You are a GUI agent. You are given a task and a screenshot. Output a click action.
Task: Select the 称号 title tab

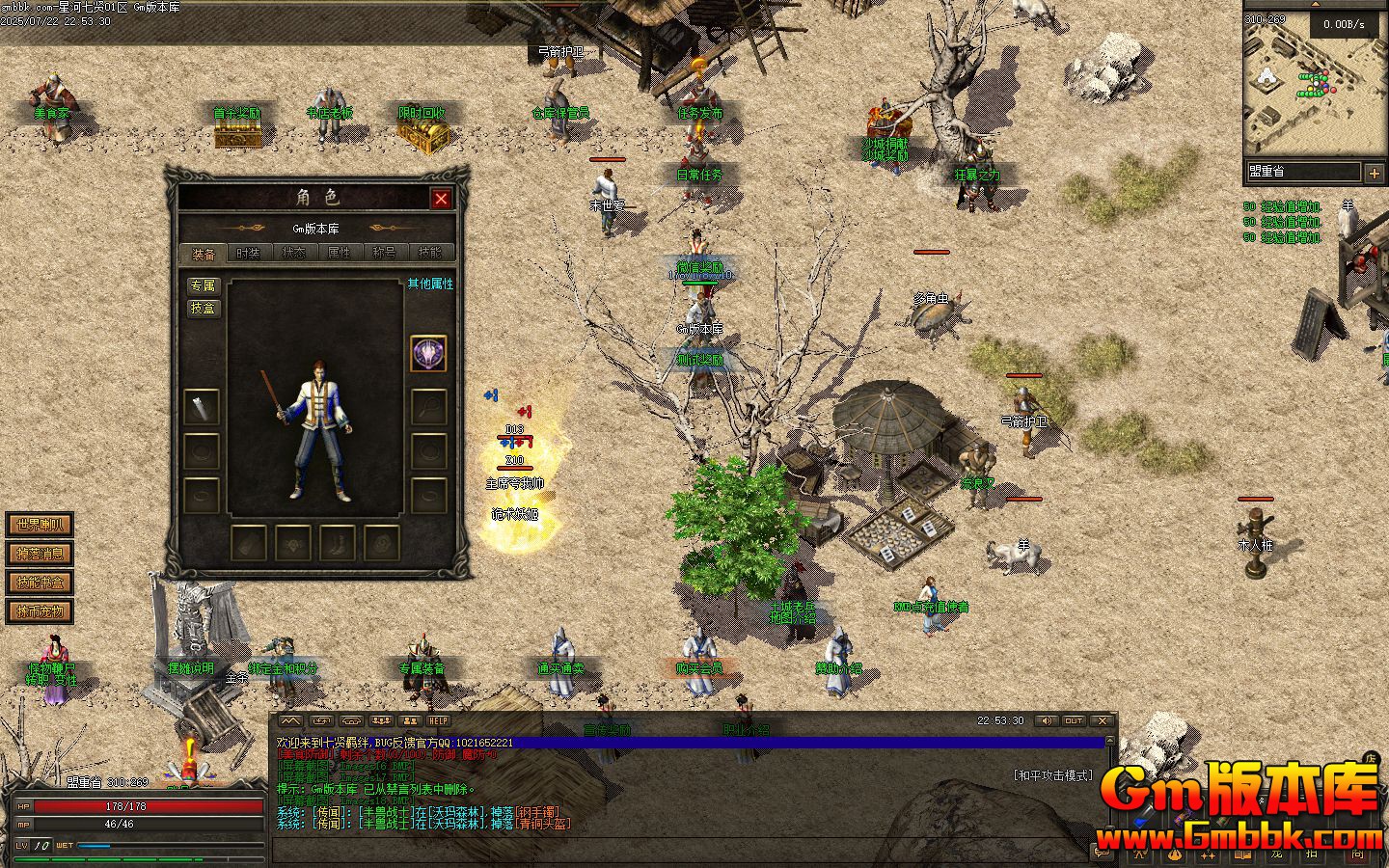tap(384, 254)
